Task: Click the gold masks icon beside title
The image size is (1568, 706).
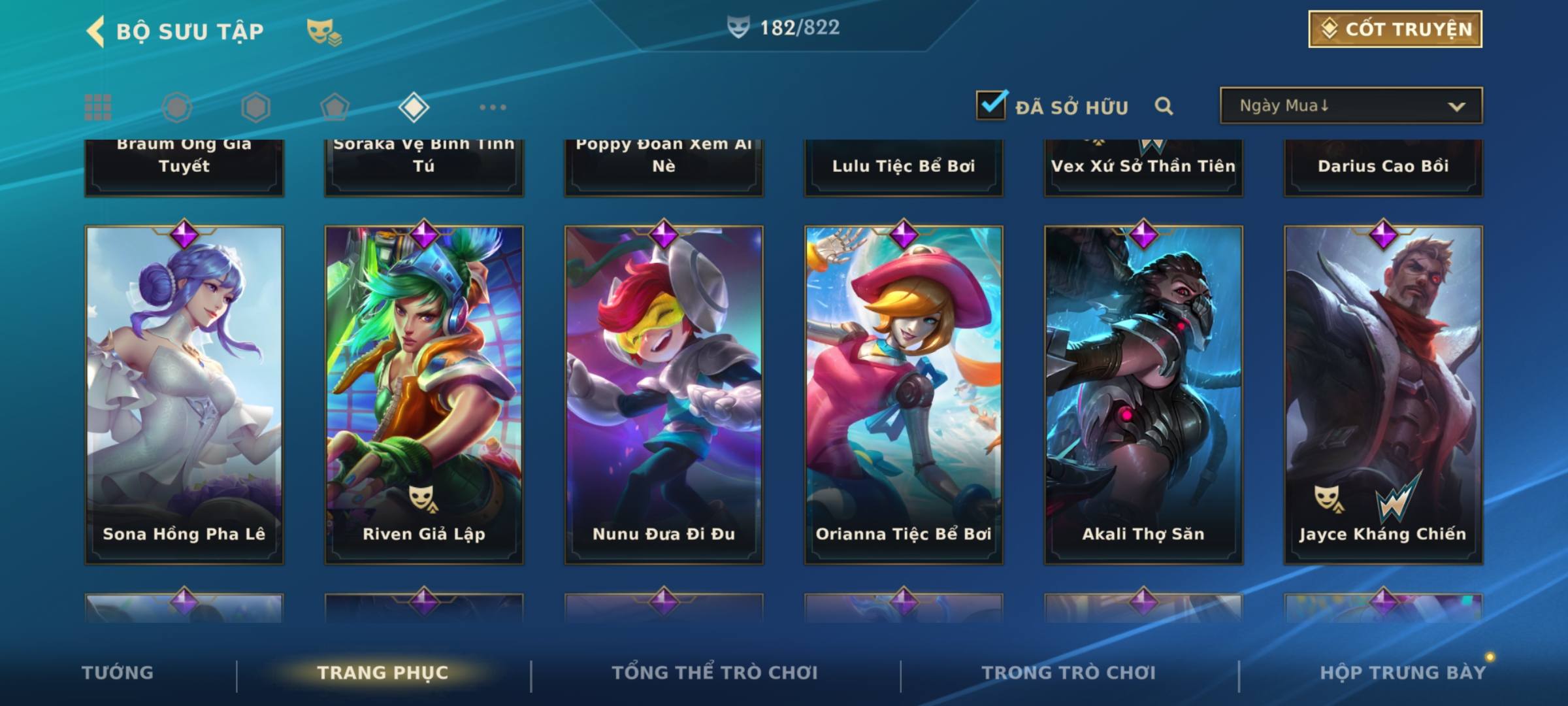Action: point(323,31)
